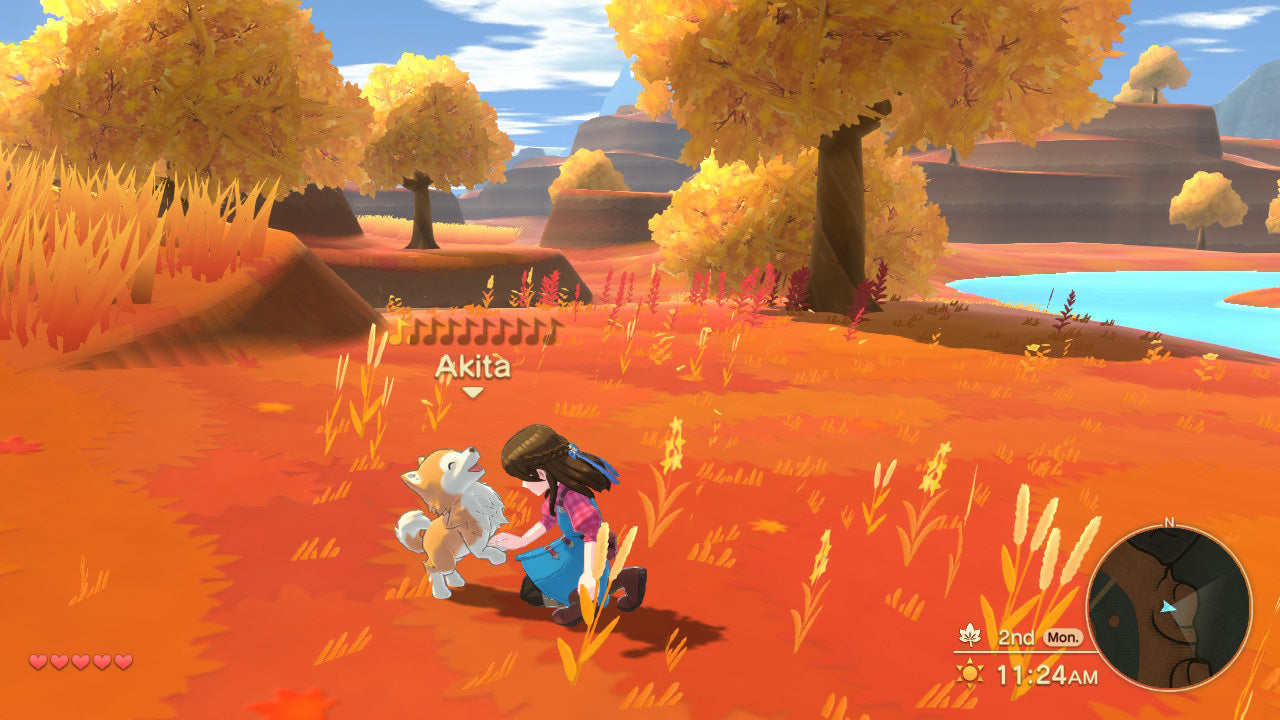Expand the arrow below the Akita name tag
Viewport: 1280px width, 720px height.
pos(471,390)
